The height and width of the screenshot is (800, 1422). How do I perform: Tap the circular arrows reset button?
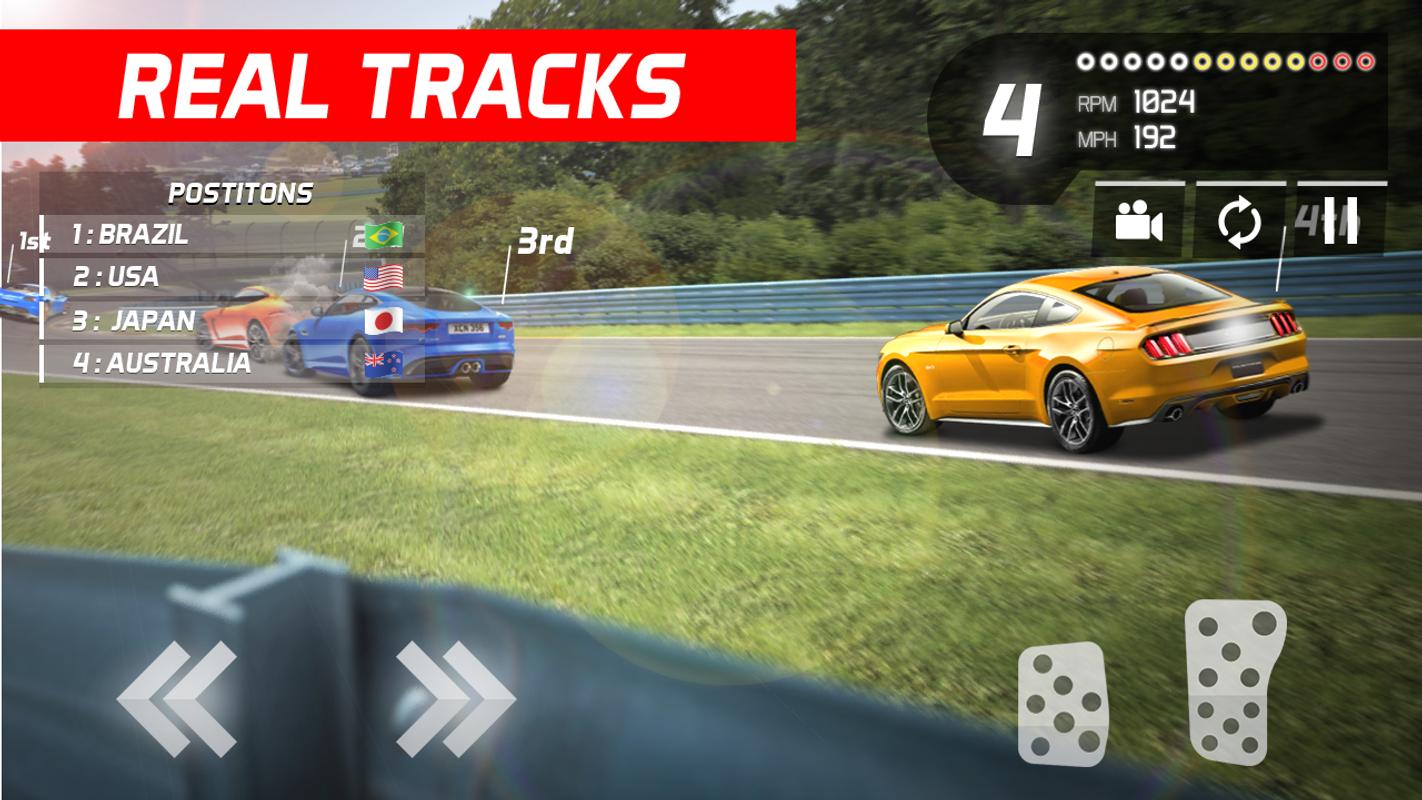click(1240, 222)
